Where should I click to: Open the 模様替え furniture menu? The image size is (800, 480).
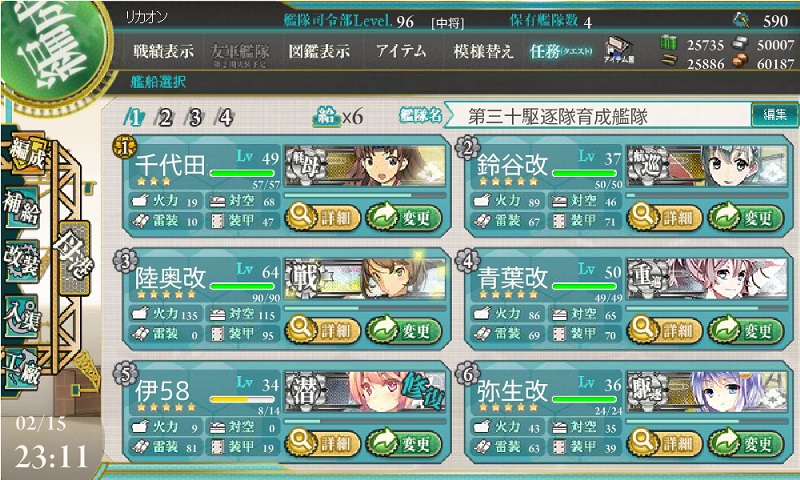click(x=484, y=51)
